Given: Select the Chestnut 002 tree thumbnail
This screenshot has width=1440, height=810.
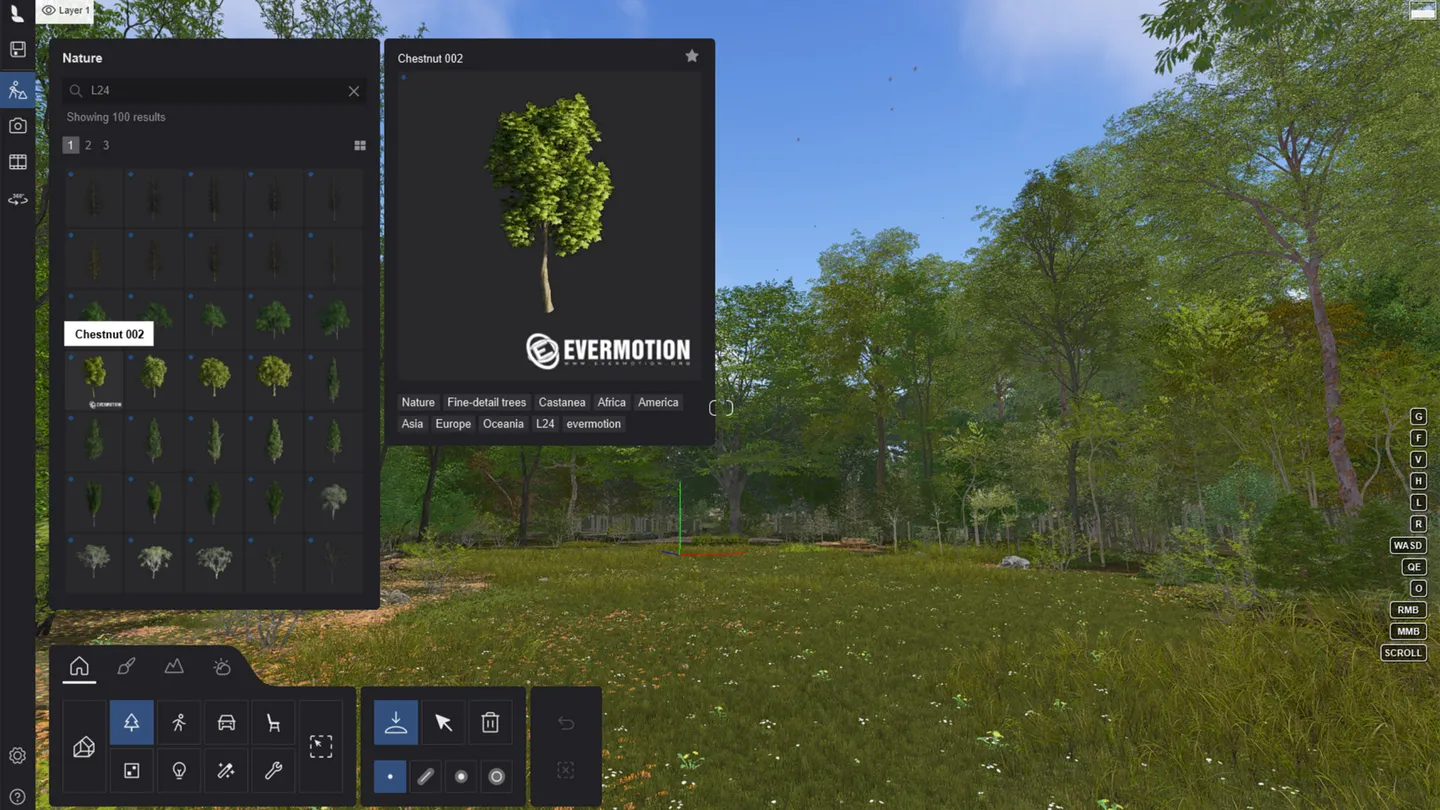Looking at the screenshot, I should coord(94,377).
